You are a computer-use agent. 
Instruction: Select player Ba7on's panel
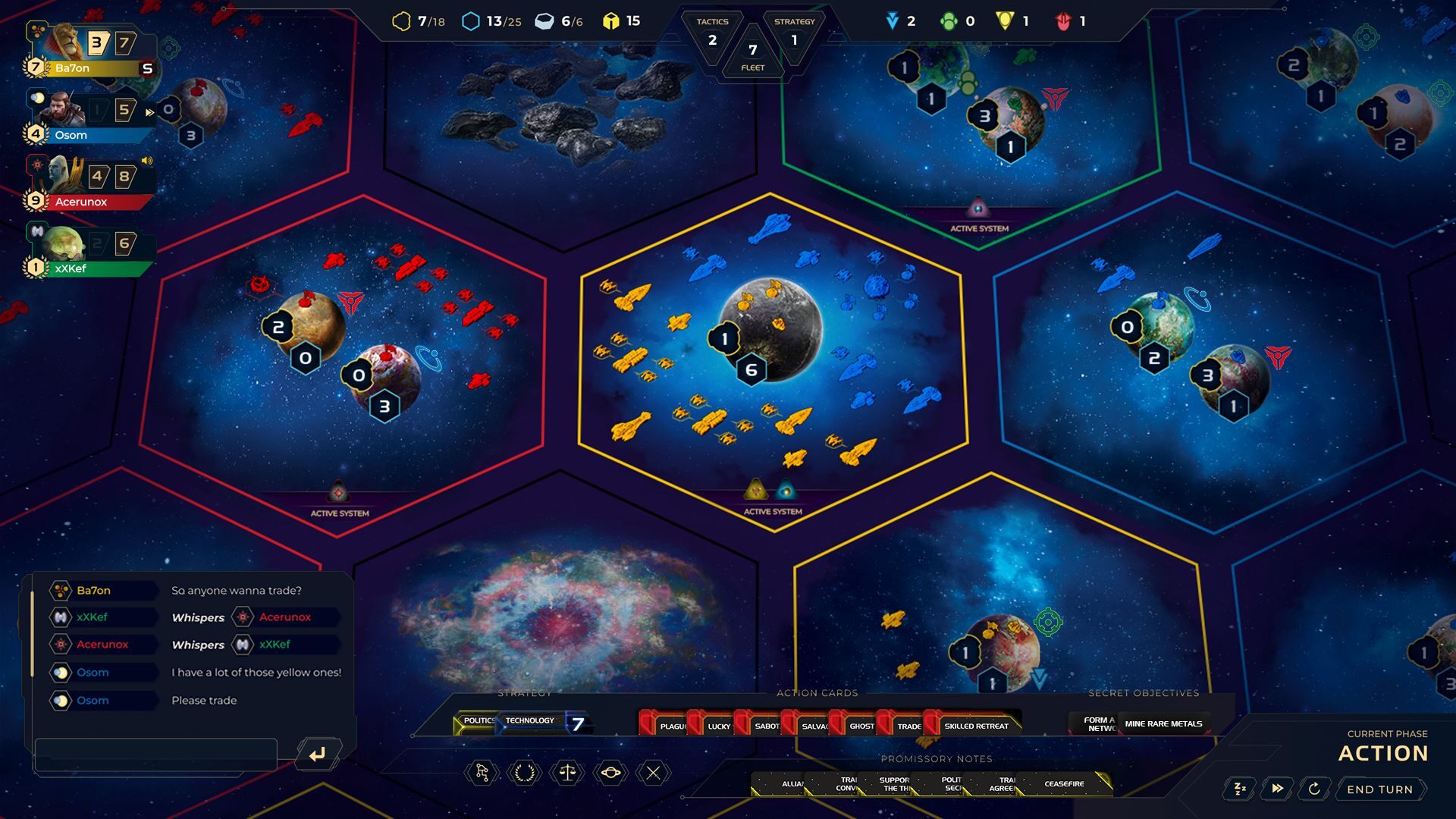91,52
